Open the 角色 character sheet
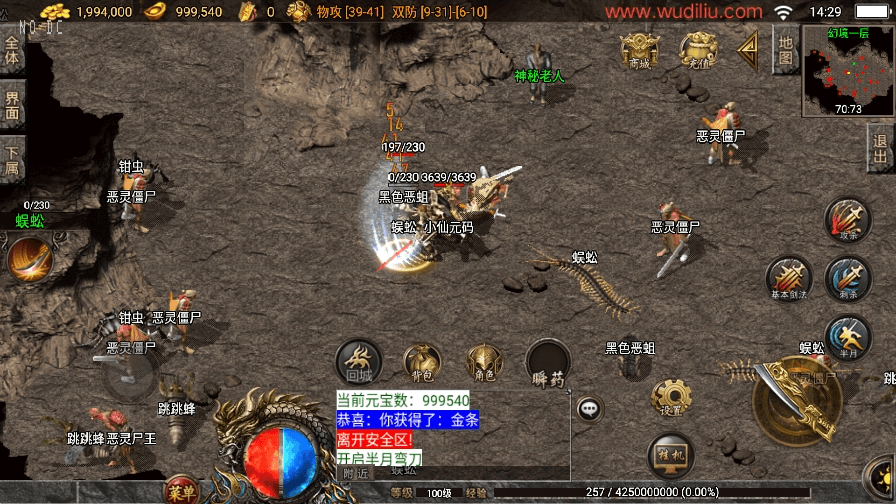The width and height of the screenshot is (896, 504). (485, 362)
